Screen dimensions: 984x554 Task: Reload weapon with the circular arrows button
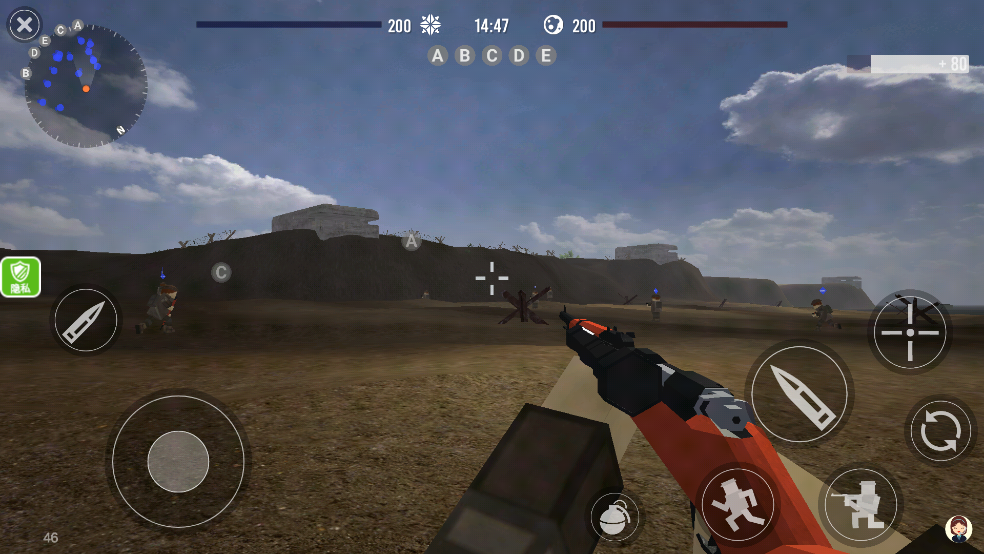(x=940, y=431)
